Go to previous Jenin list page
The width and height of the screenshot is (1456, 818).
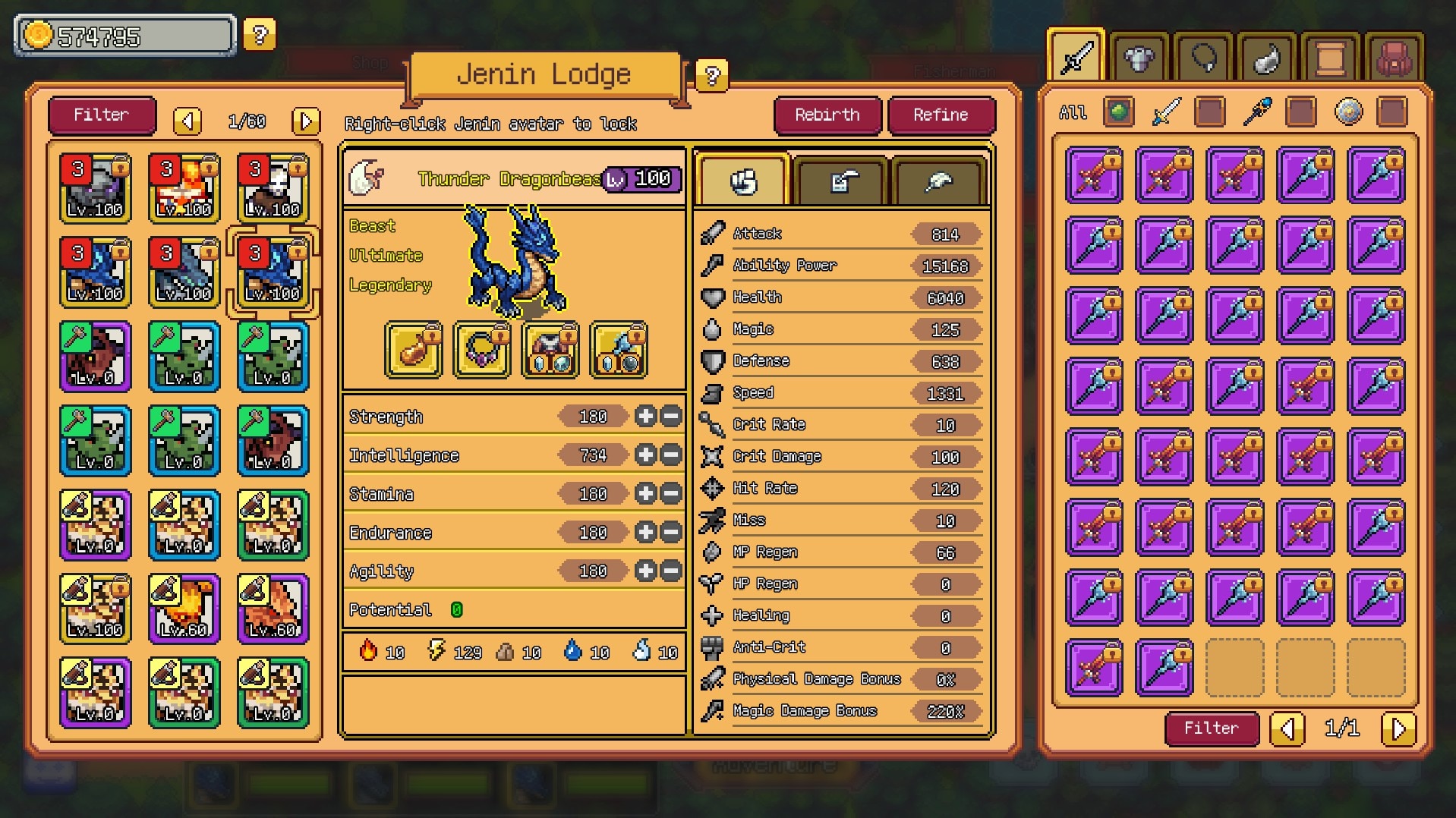click(x=188, y=121)
